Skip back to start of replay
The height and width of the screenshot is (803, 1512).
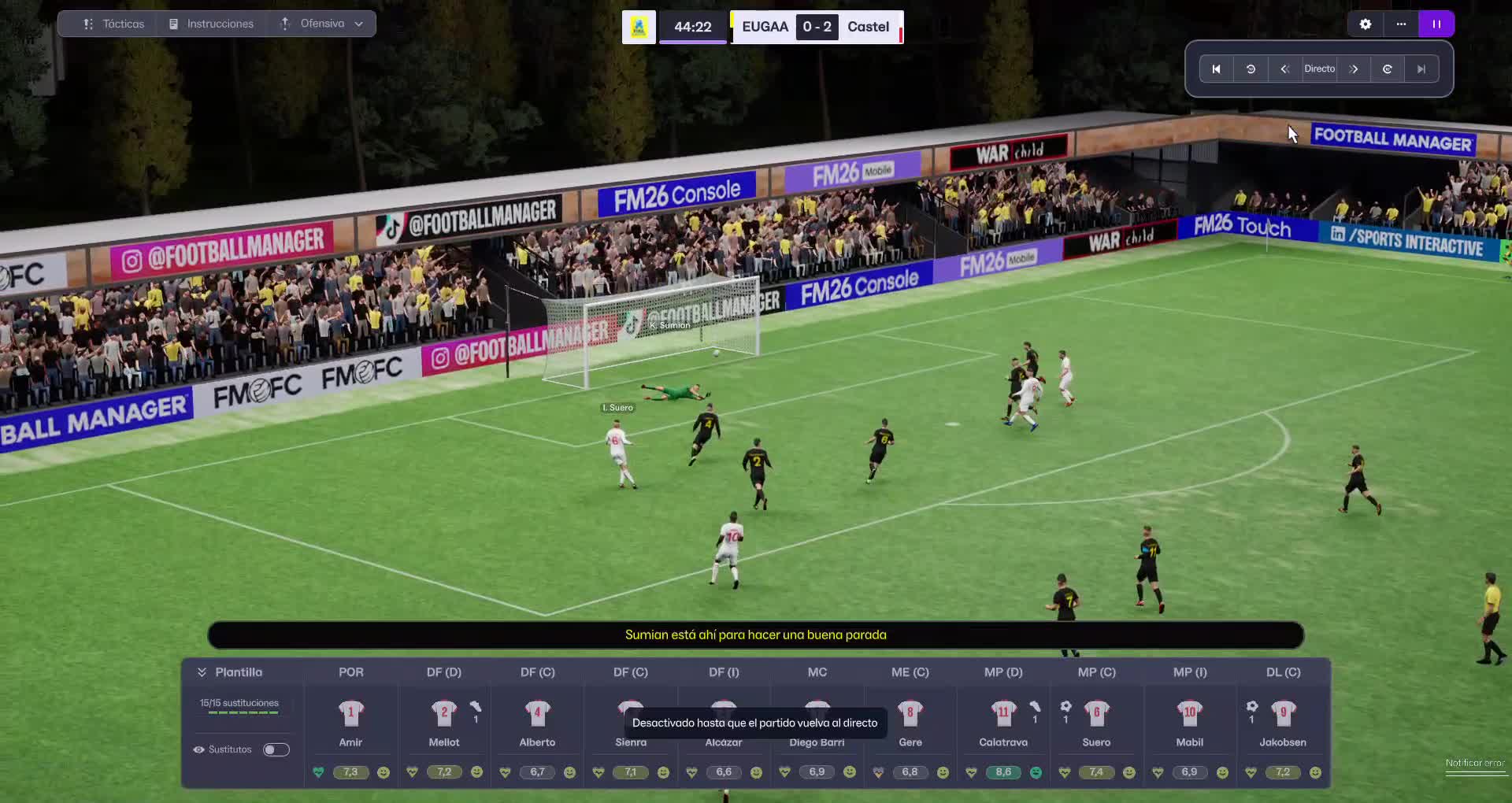pyautogui.click(x=1216, y=69)
